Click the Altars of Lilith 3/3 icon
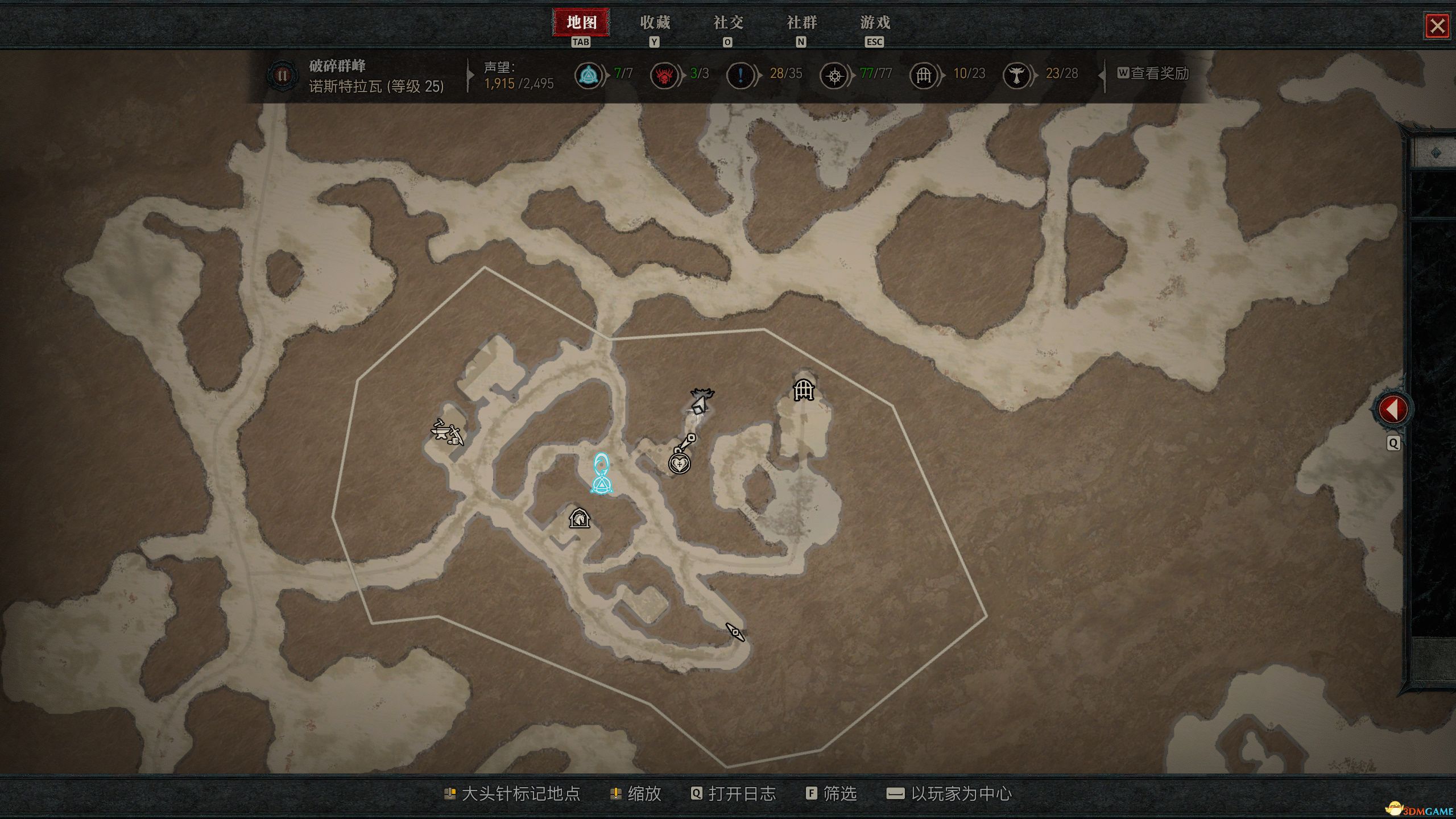This screenshot has height=819, width=1456. click(663, 74)
